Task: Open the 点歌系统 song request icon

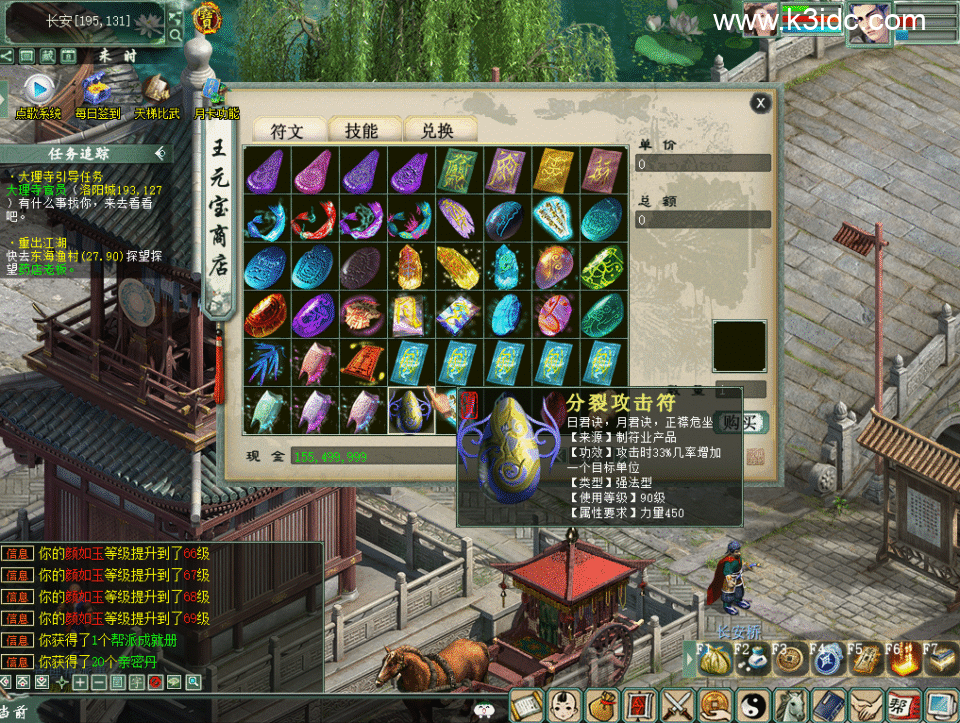Action: (x=38, y=90)
